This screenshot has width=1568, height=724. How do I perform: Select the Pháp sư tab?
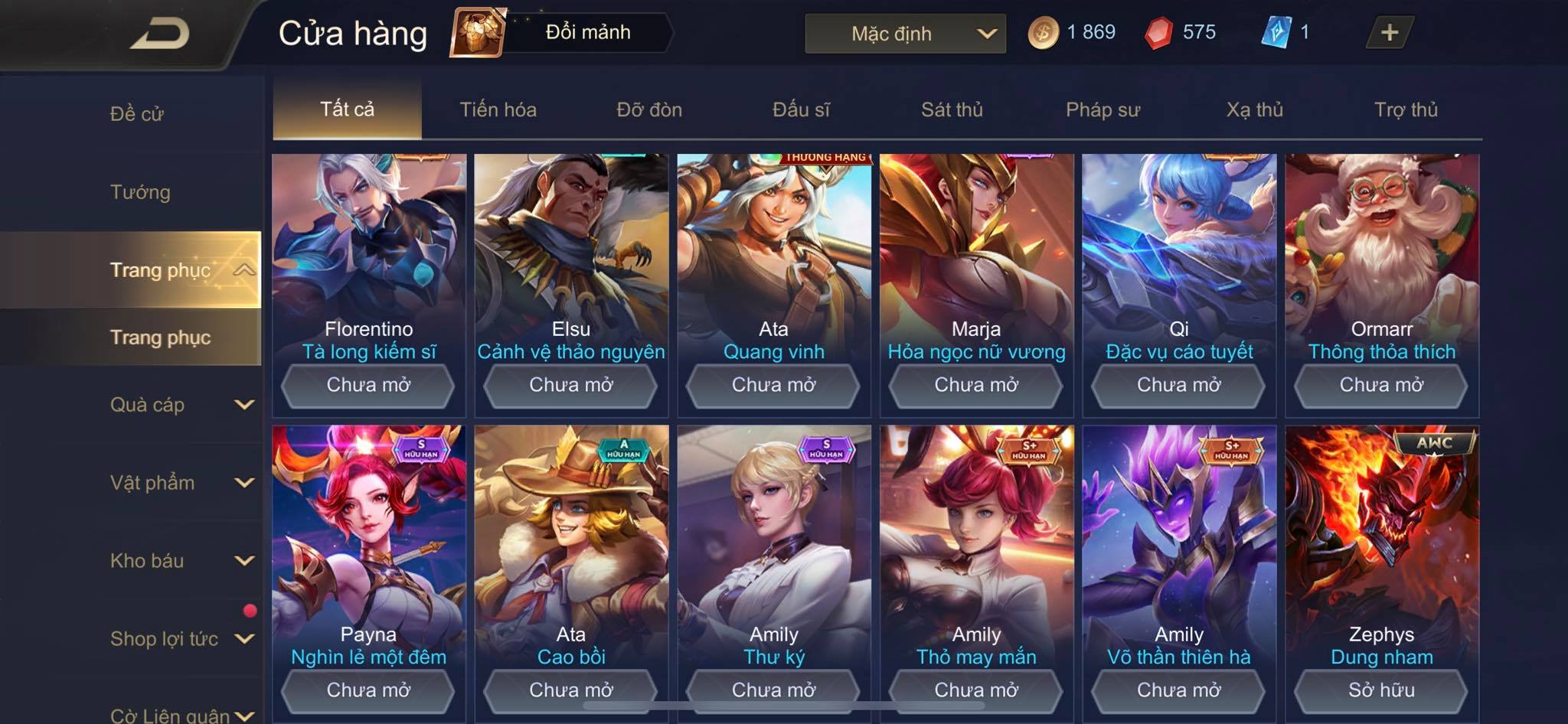click(x=1102, y=109)
